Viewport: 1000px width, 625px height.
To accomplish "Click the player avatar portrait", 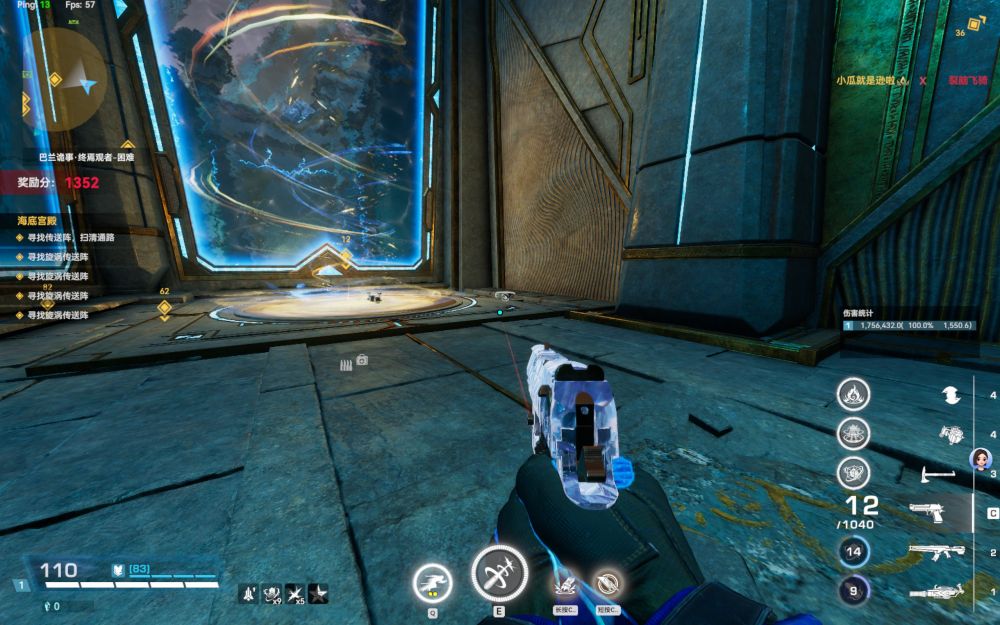I will pyautogui.click(x=981, y=459).
